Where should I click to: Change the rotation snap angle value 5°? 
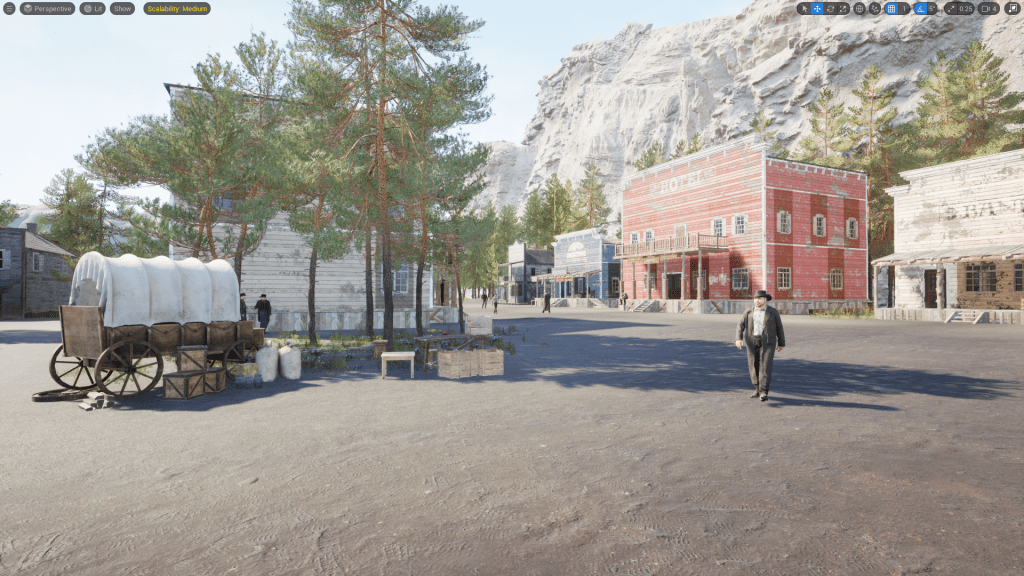[933, 8]
